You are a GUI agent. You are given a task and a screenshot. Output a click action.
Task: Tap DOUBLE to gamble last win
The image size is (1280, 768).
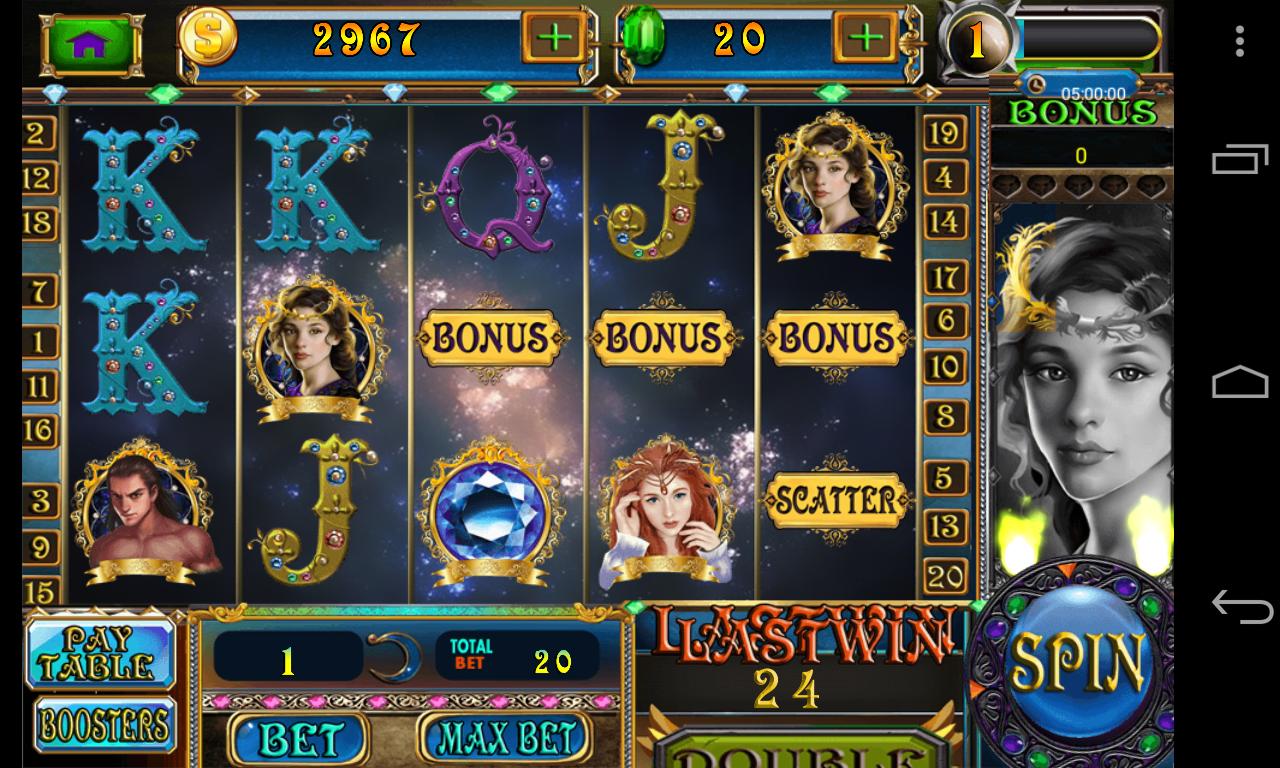(799, 757)
